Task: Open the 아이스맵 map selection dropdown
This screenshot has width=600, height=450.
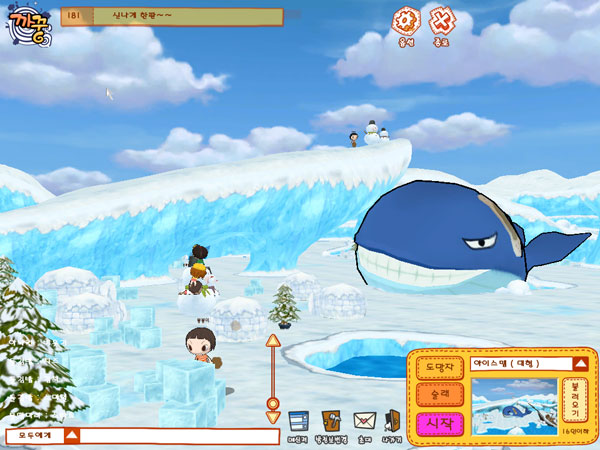Action: pos(579,364)
